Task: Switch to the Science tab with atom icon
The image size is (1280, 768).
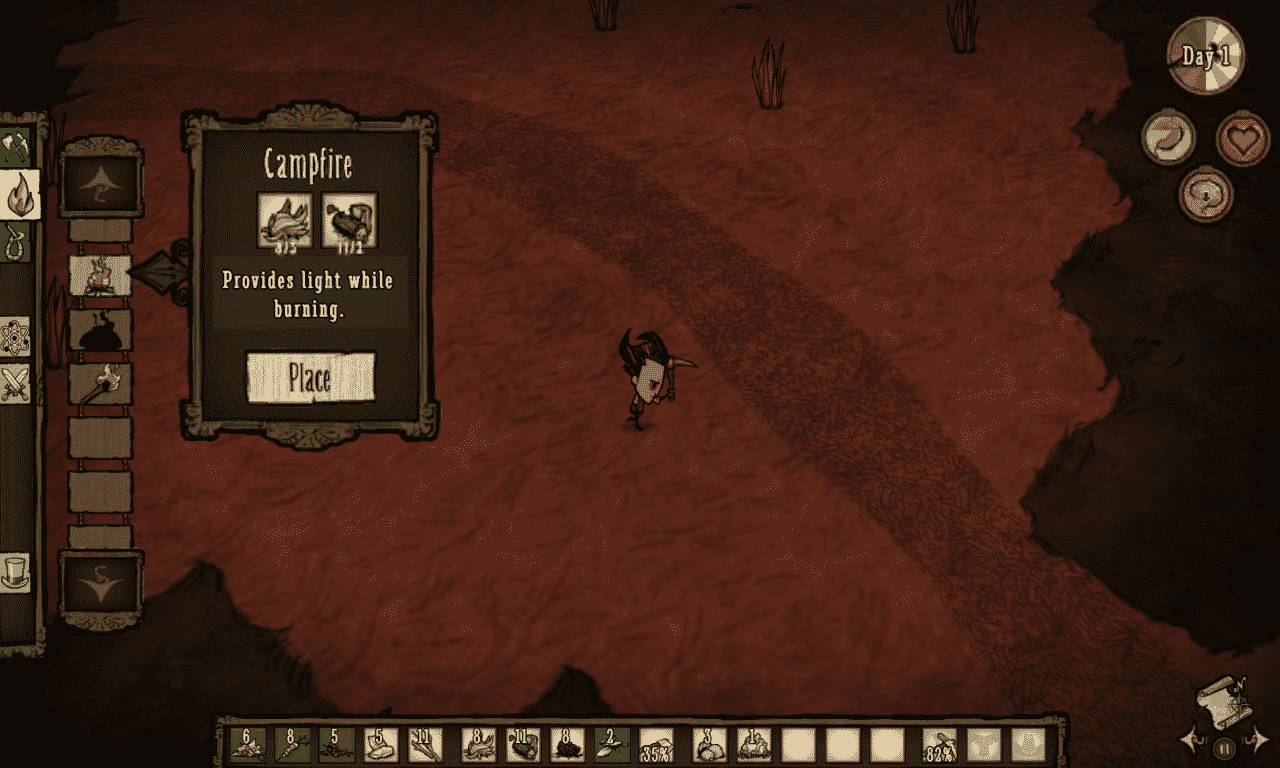Action: pyautogui.click(x=17, y=336)
